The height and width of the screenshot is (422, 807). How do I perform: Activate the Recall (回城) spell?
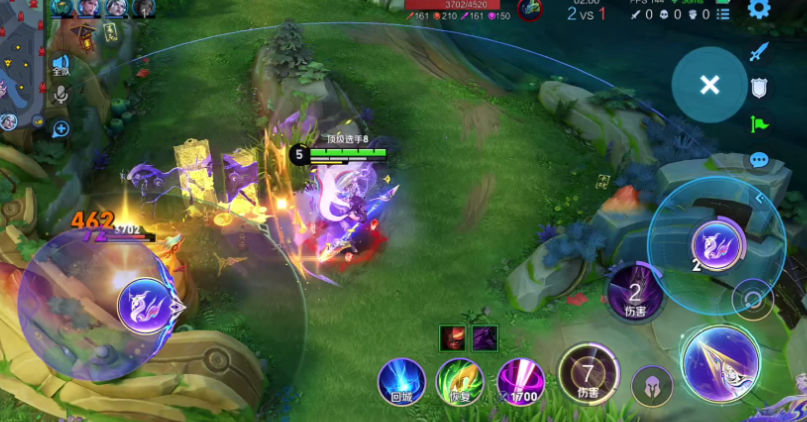(401, 381)
